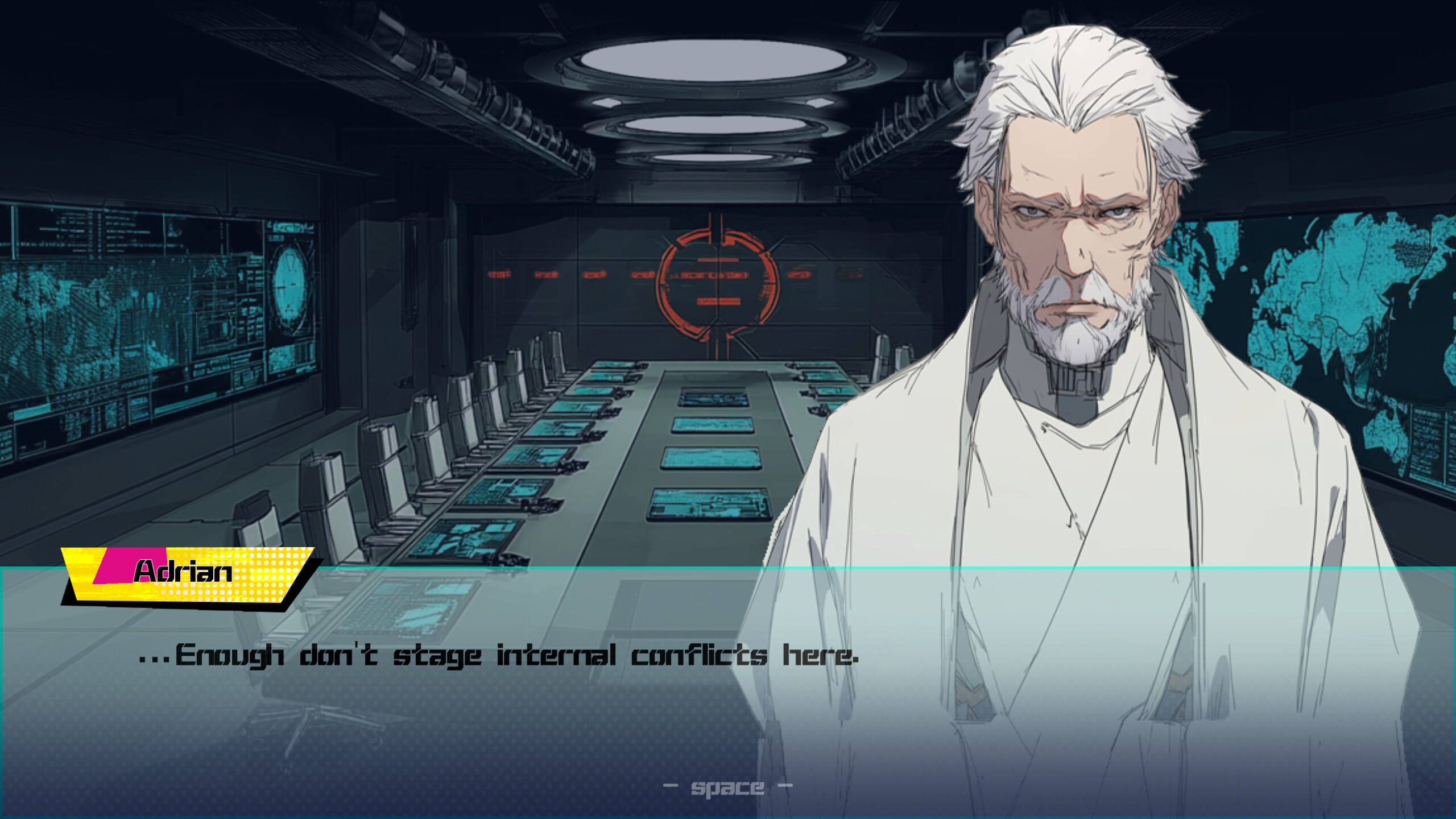The width and height of the screenshot is (1456, 819).
Task: Click Adrian's character sprite to continue
Action: tap(1081, 341)
